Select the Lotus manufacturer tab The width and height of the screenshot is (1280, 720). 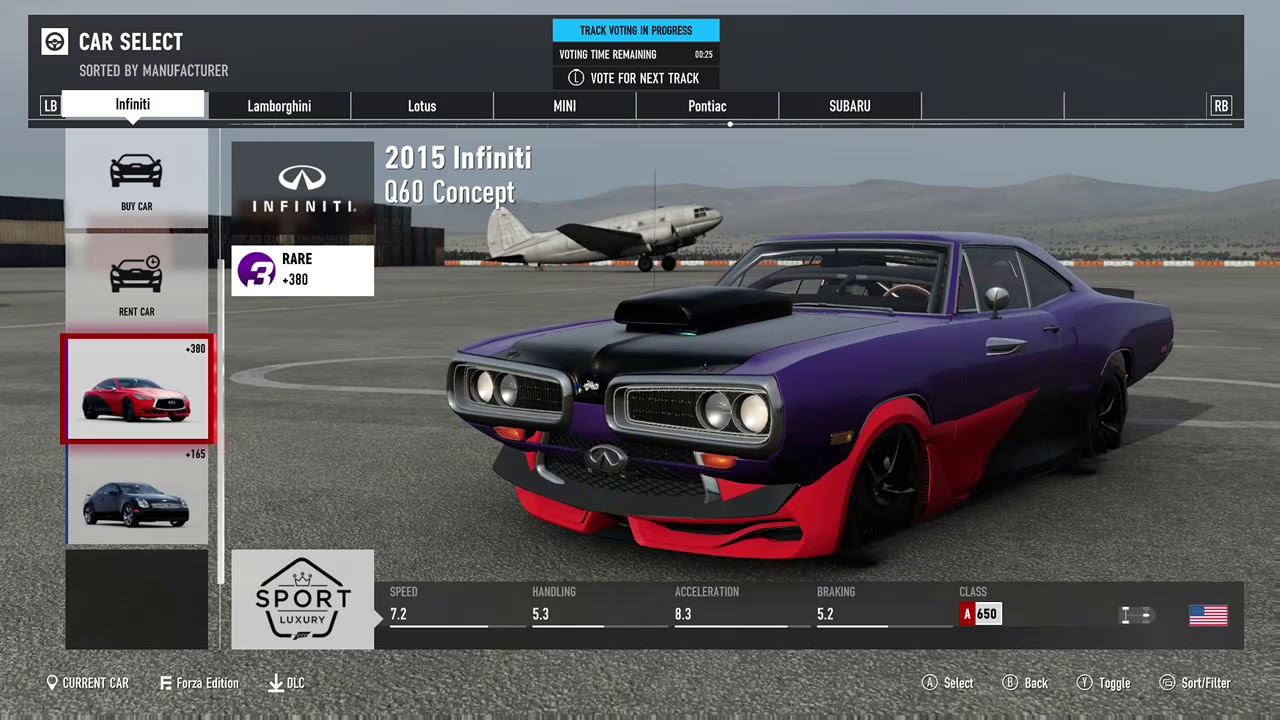pyautogui.click(x=422, y=106)
